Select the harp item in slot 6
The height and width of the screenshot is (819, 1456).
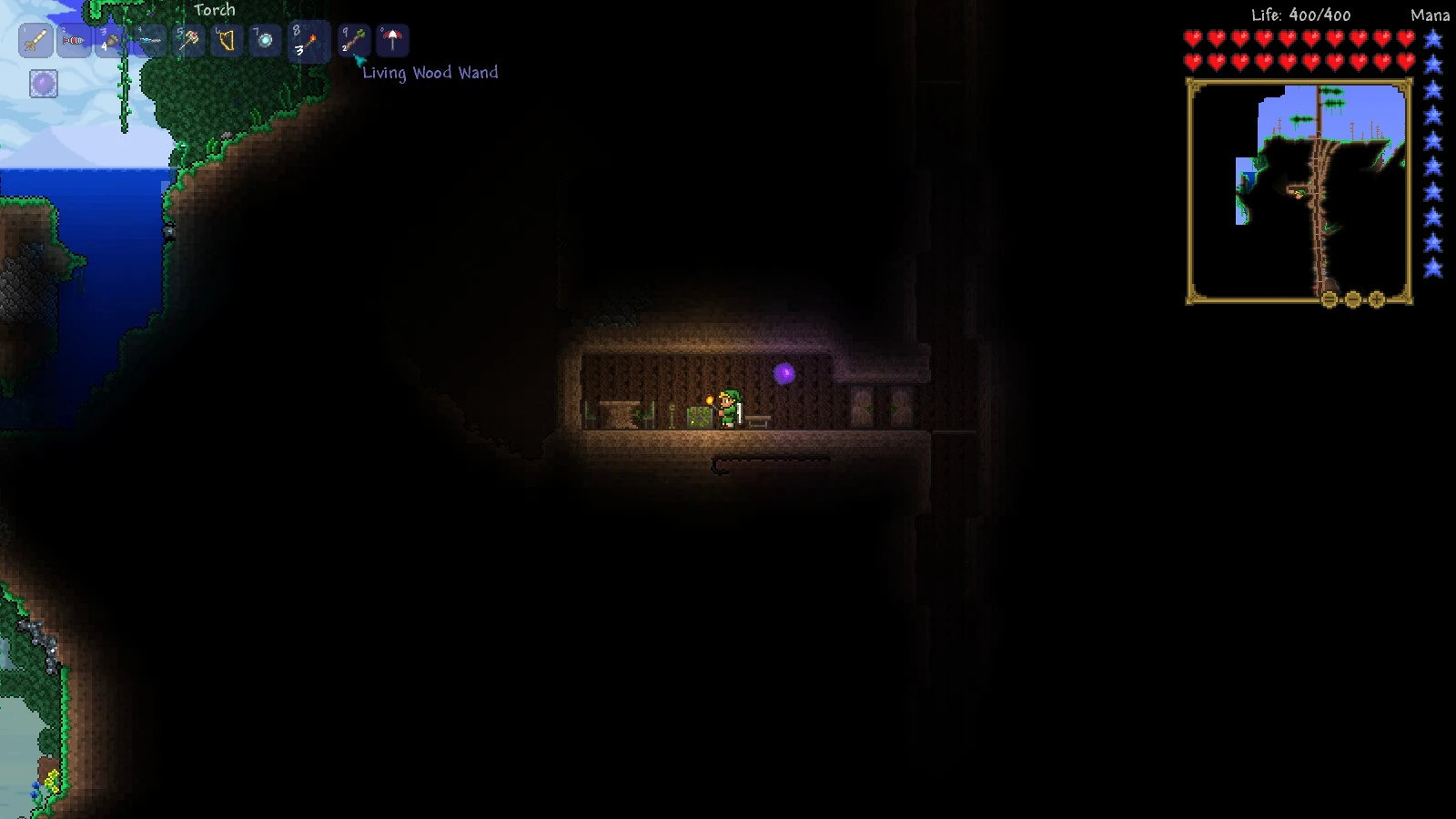(226, 40)
